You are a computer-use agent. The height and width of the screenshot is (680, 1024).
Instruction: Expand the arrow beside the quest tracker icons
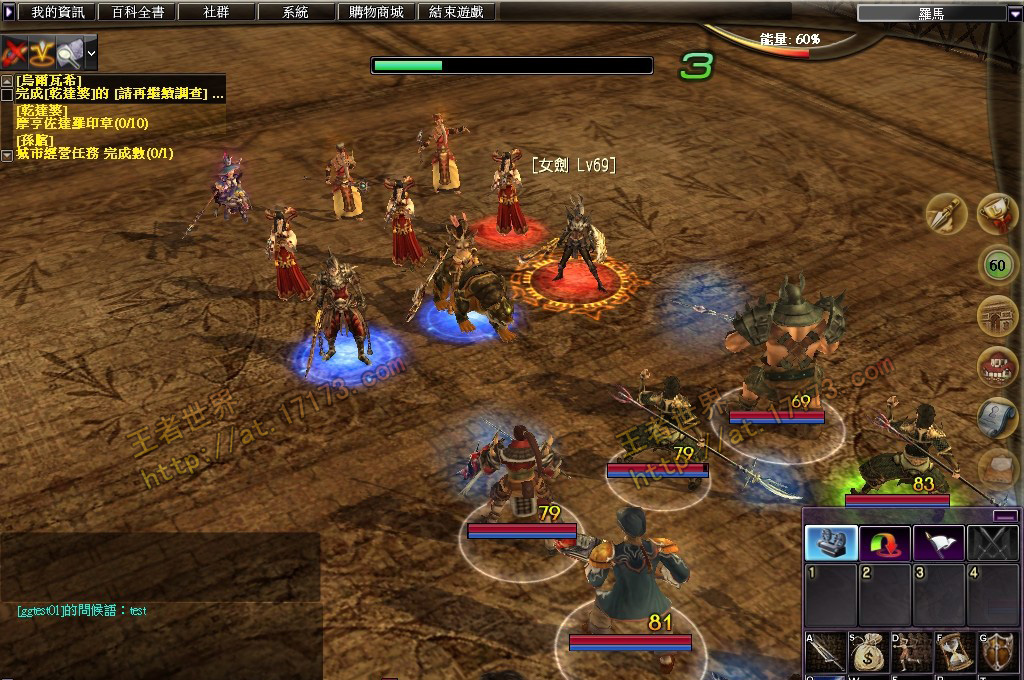coord(91,51)
